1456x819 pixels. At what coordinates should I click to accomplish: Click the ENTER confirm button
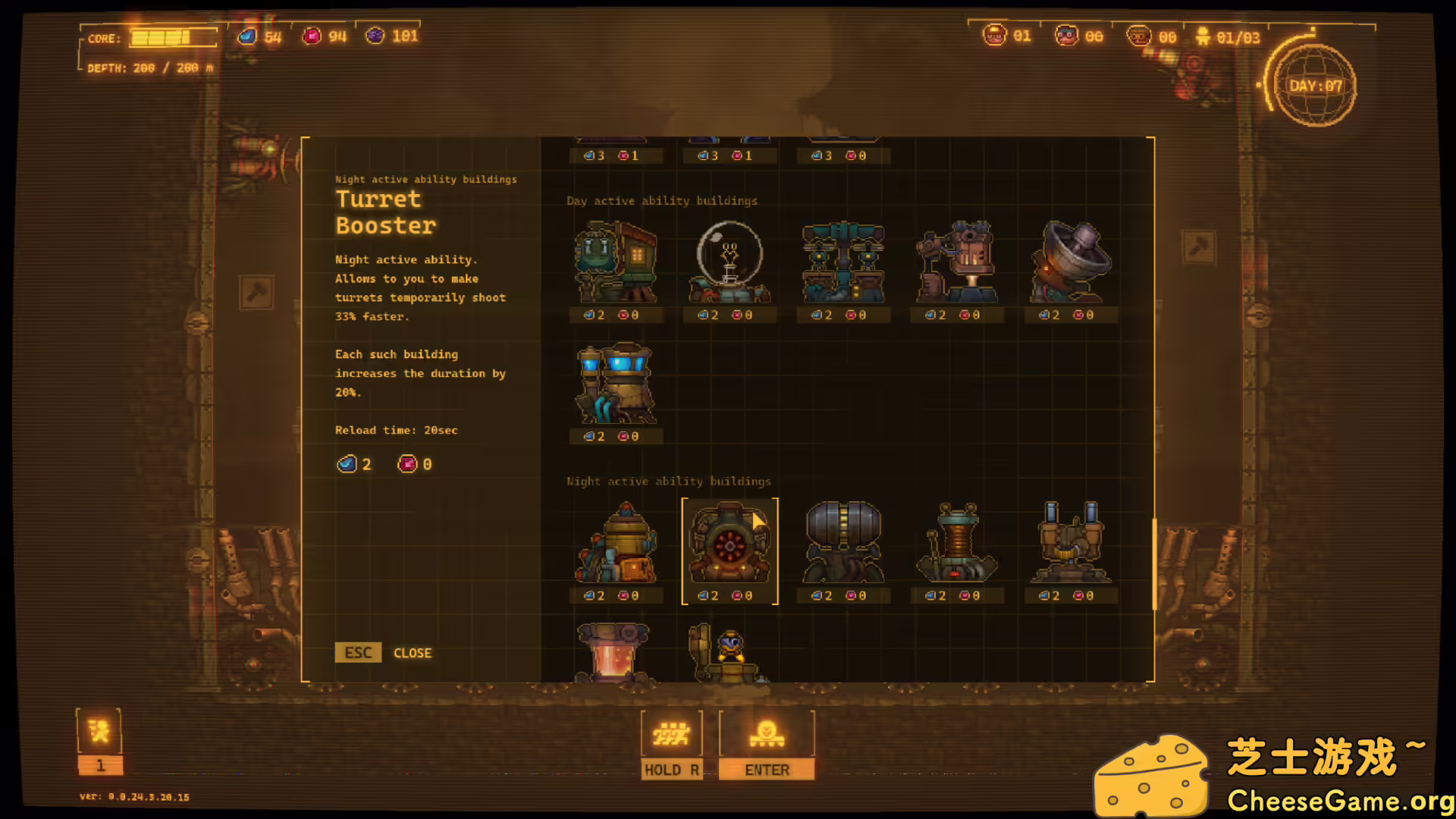click(767, 769)
